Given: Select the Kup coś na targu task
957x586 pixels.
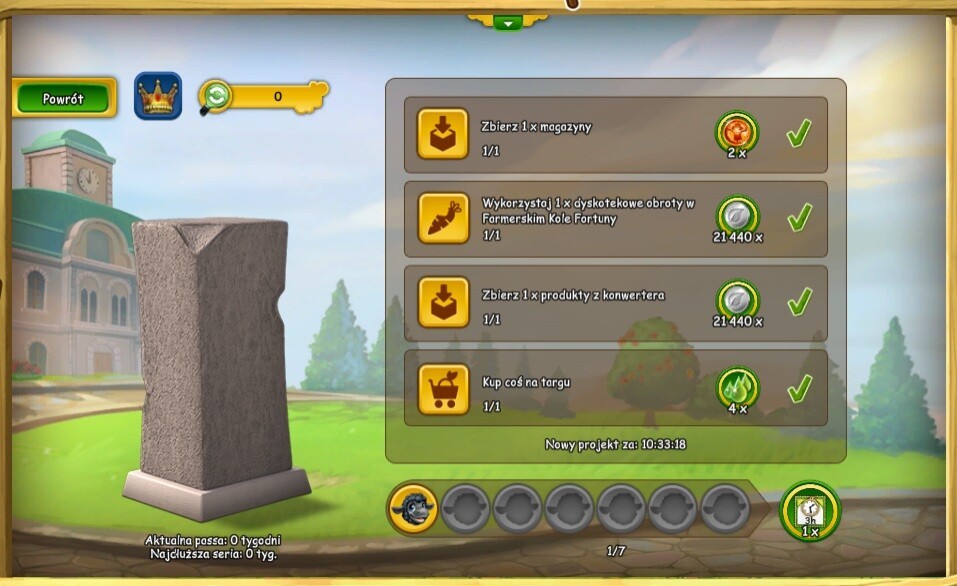Looking at the screenshot, I should (x=615, y=387).
